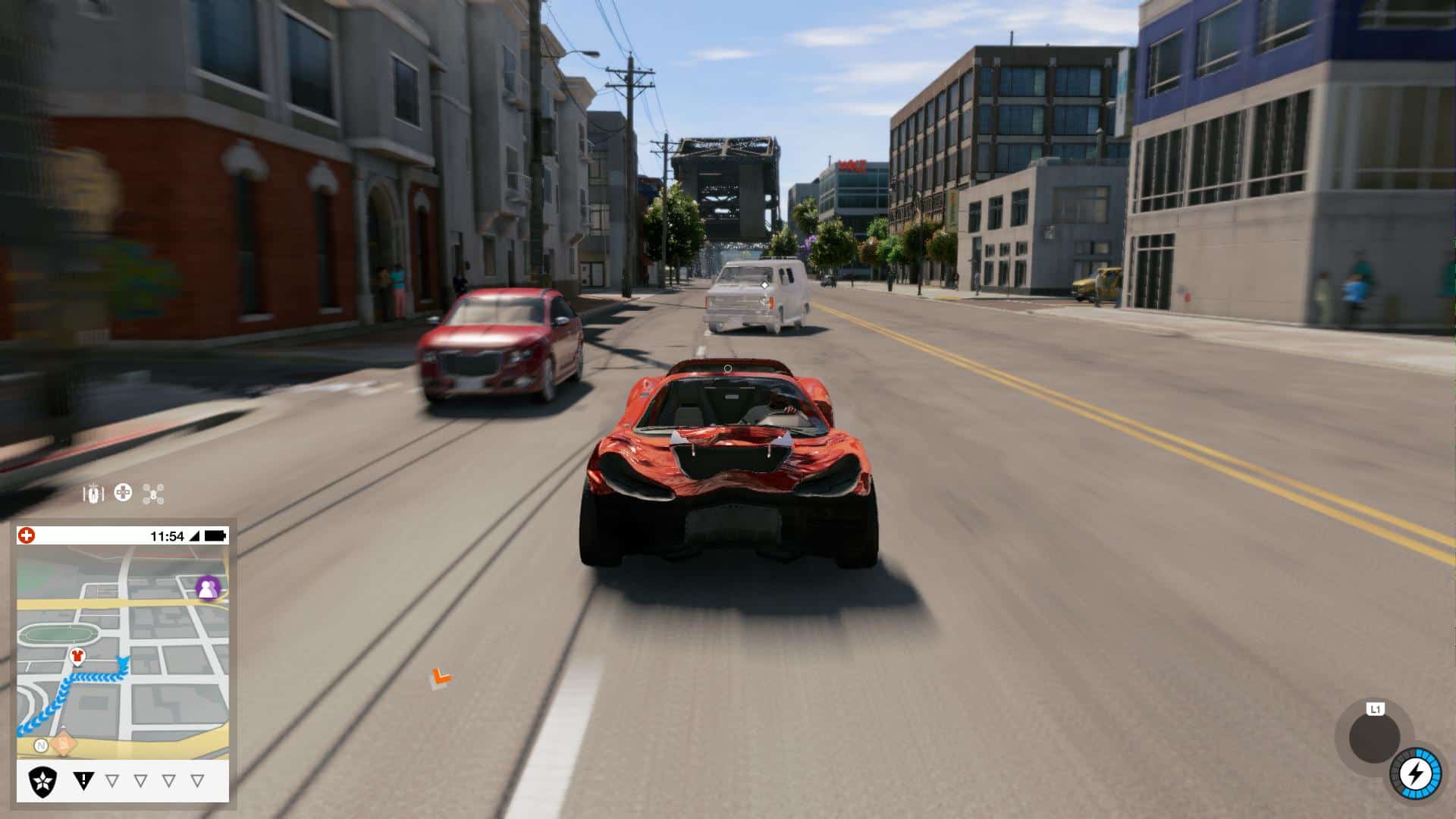Click the red shirt clothing-store map marker
This screenshot has height=819, width=1456.
coord(77,656)
